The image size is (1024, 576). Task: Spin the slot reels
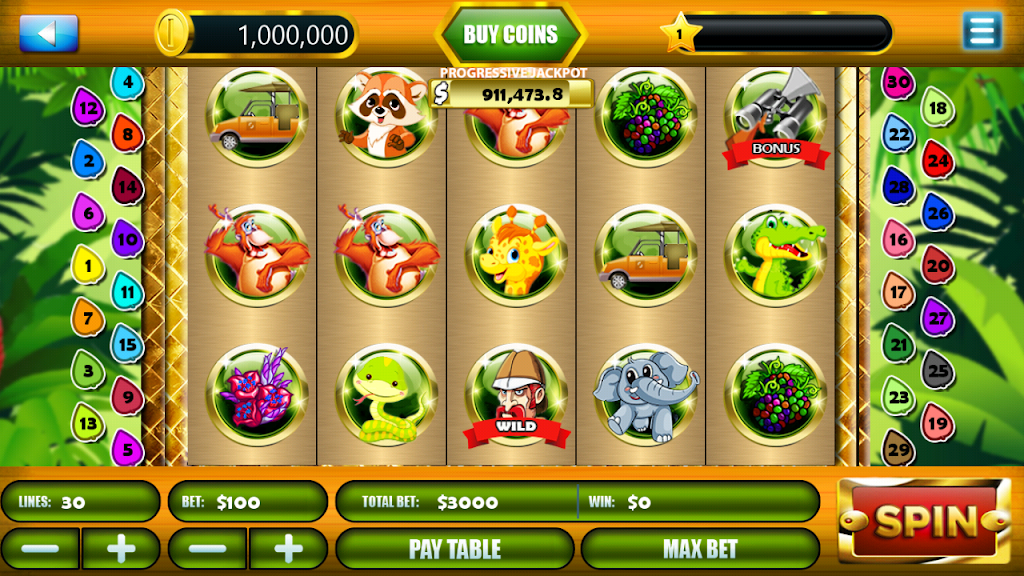point(923,520)
